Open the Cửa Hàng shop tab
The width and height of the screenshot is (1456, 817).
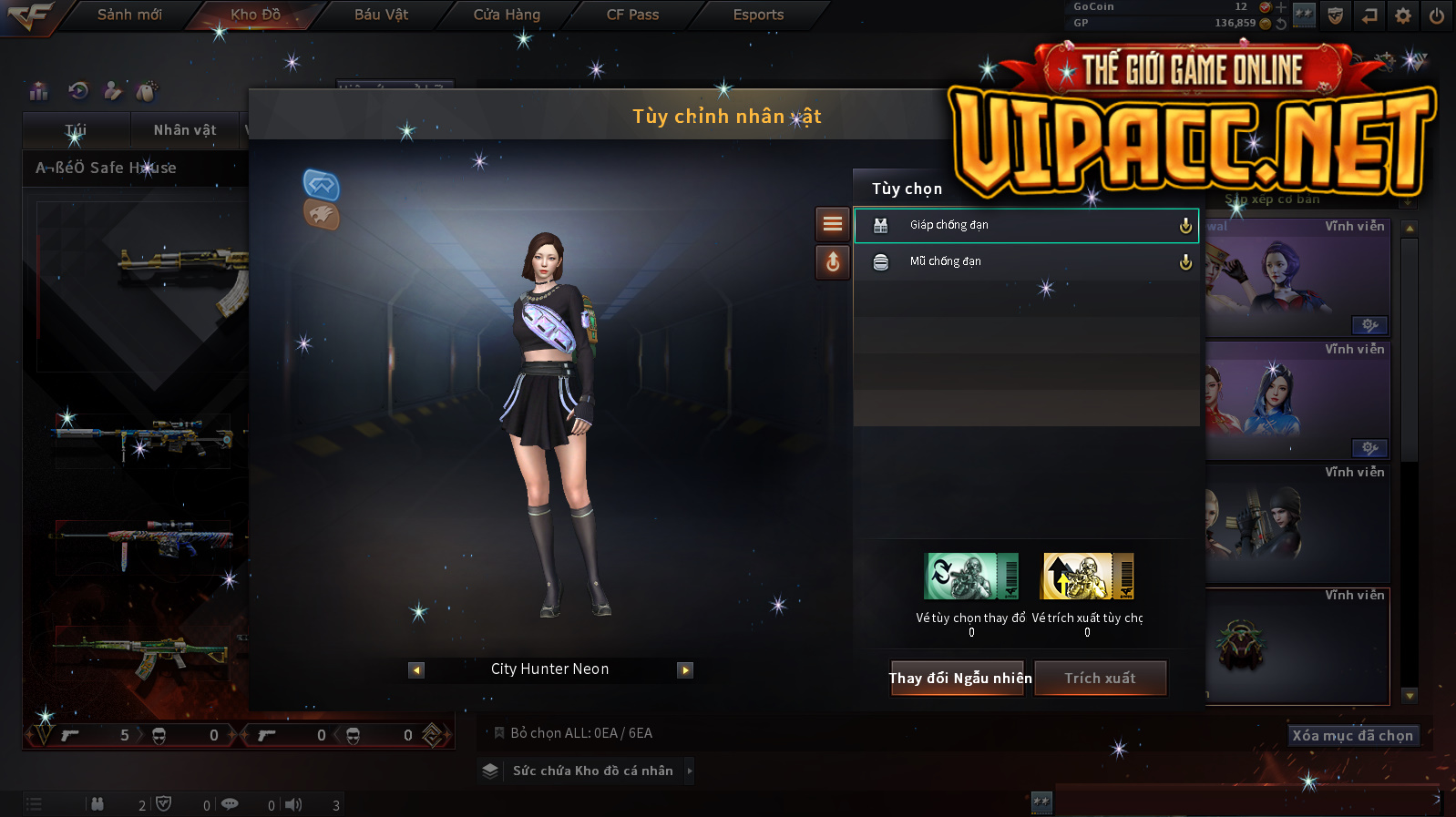click(507, 15)
